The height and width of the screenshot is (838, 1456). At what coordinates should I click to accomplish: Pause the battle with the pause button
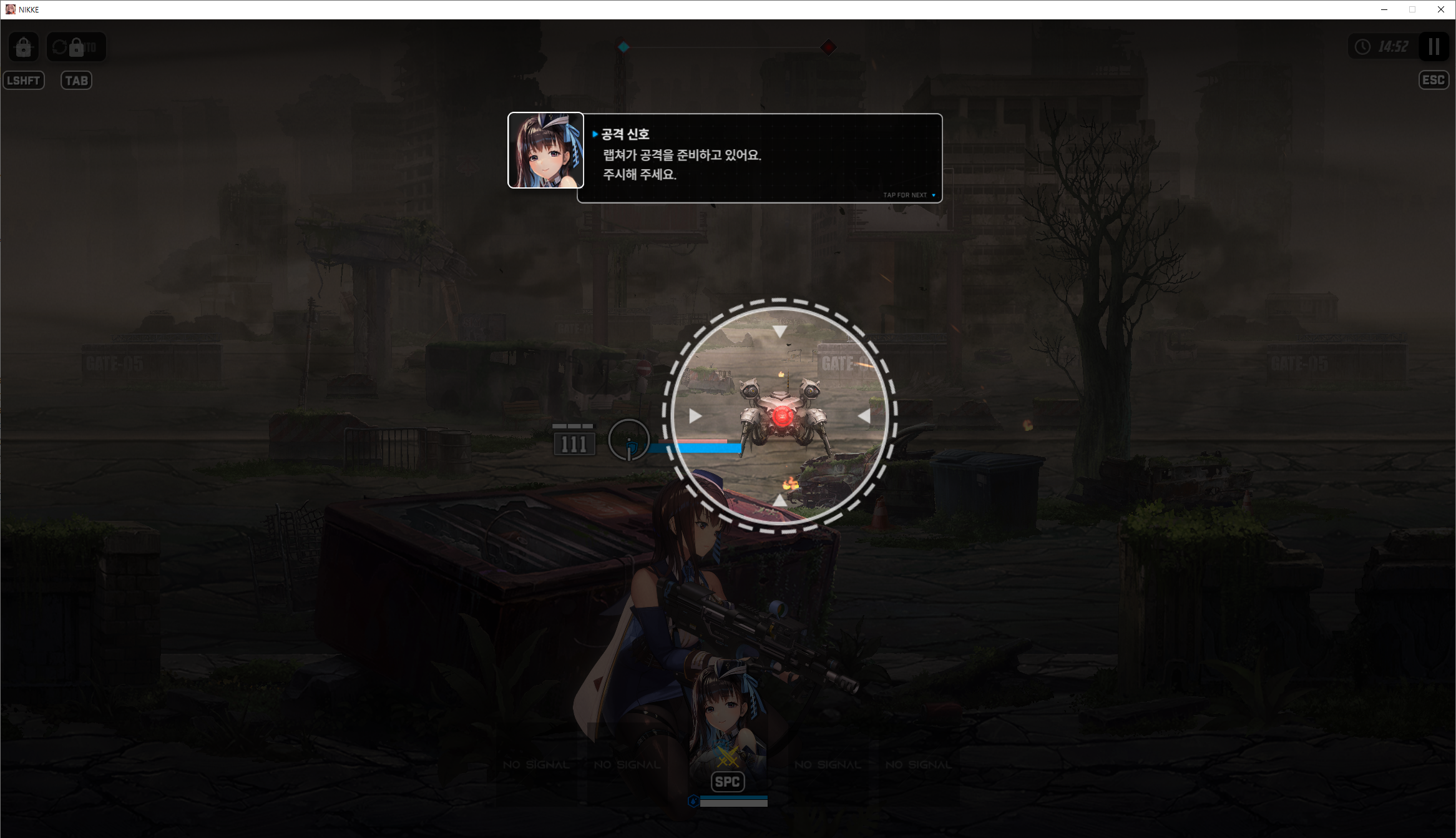tap(1434, 47)
